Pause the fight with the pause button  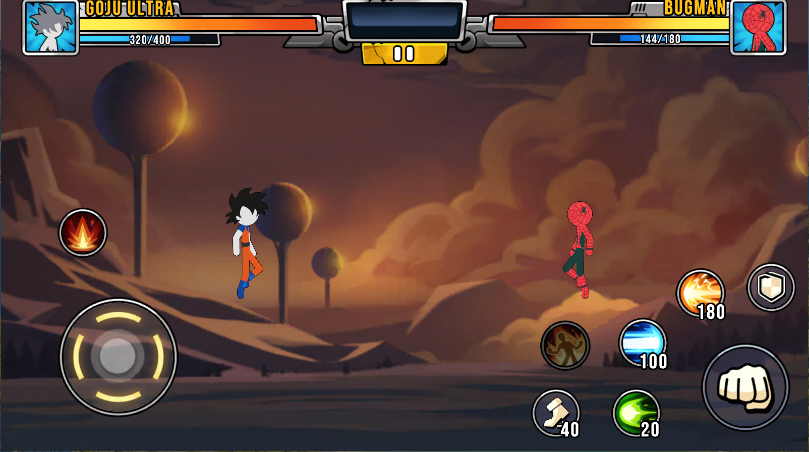[x=404, y=54]
